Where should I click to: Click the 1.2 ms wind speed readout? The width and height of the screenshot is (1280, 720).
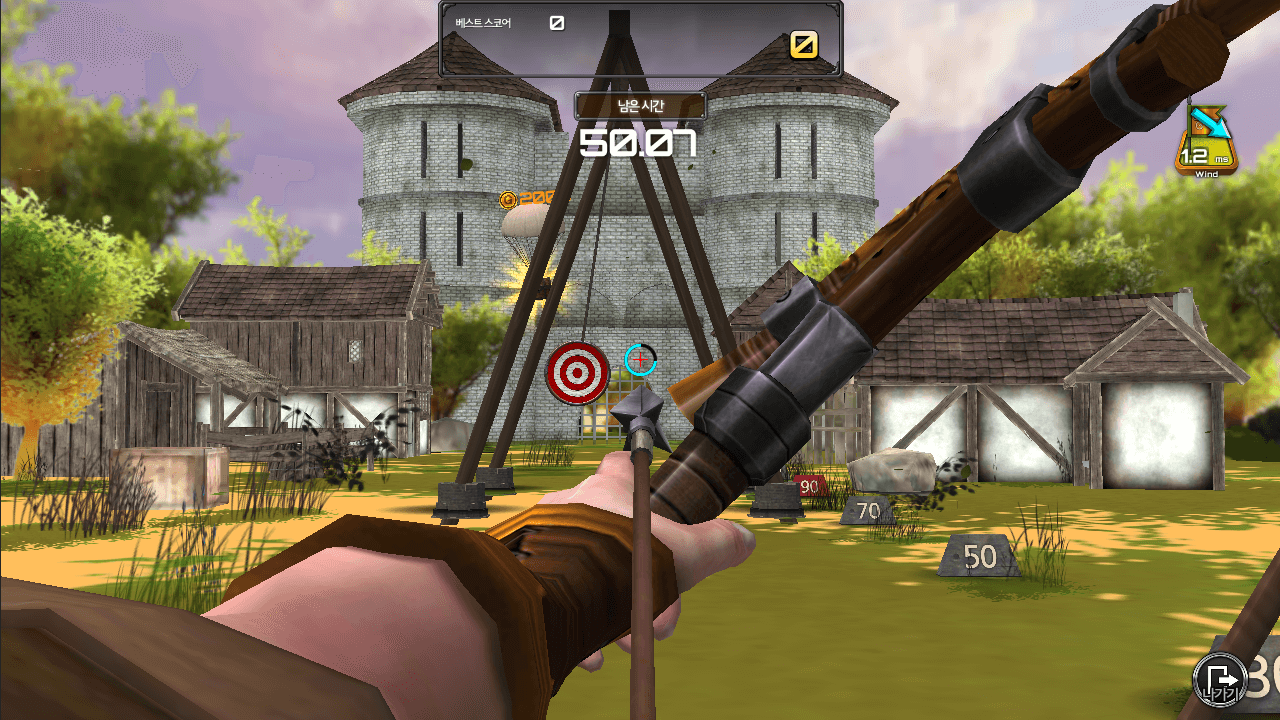tap(1203, 154)
